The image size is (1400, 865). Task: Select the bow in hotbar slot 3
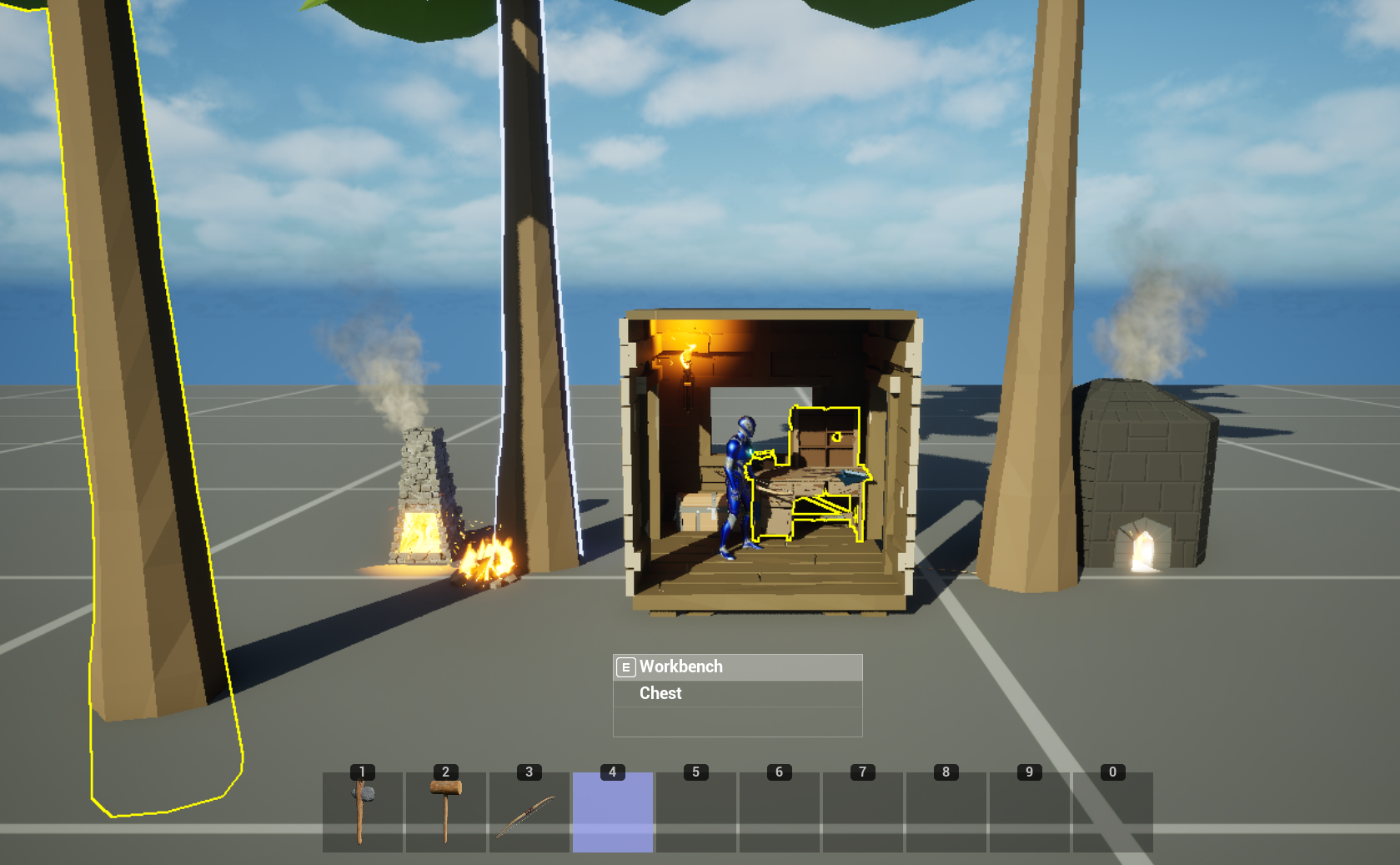pos(529,809)
